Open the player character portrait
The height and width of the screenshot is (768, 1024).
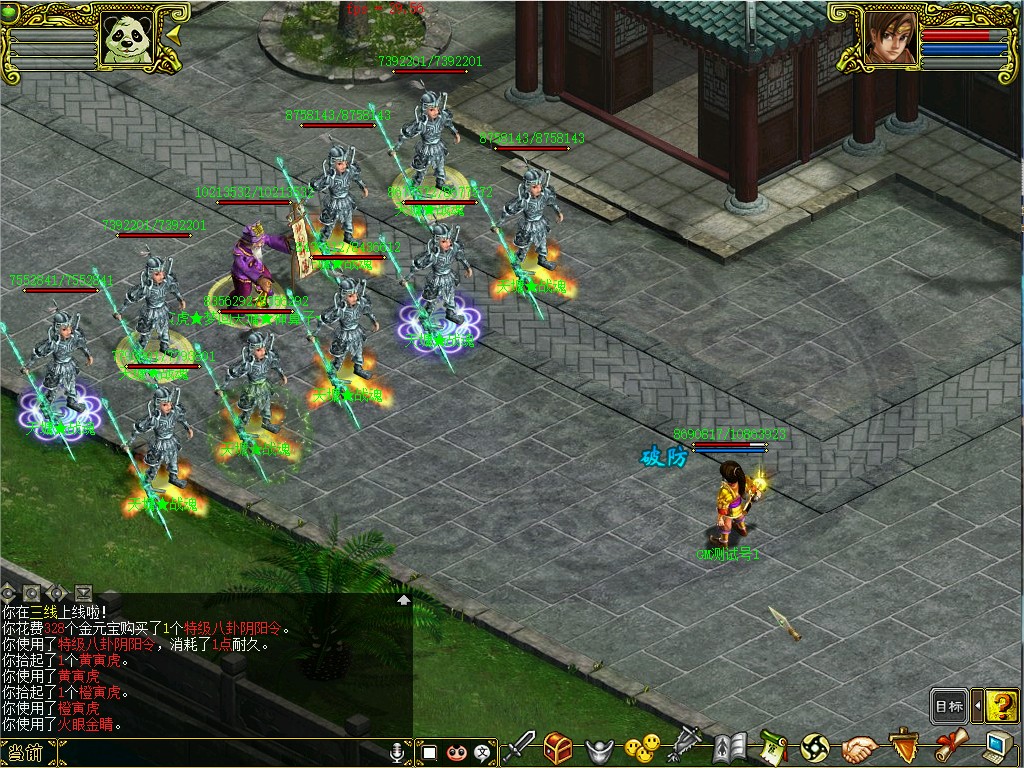pos(890,38)
